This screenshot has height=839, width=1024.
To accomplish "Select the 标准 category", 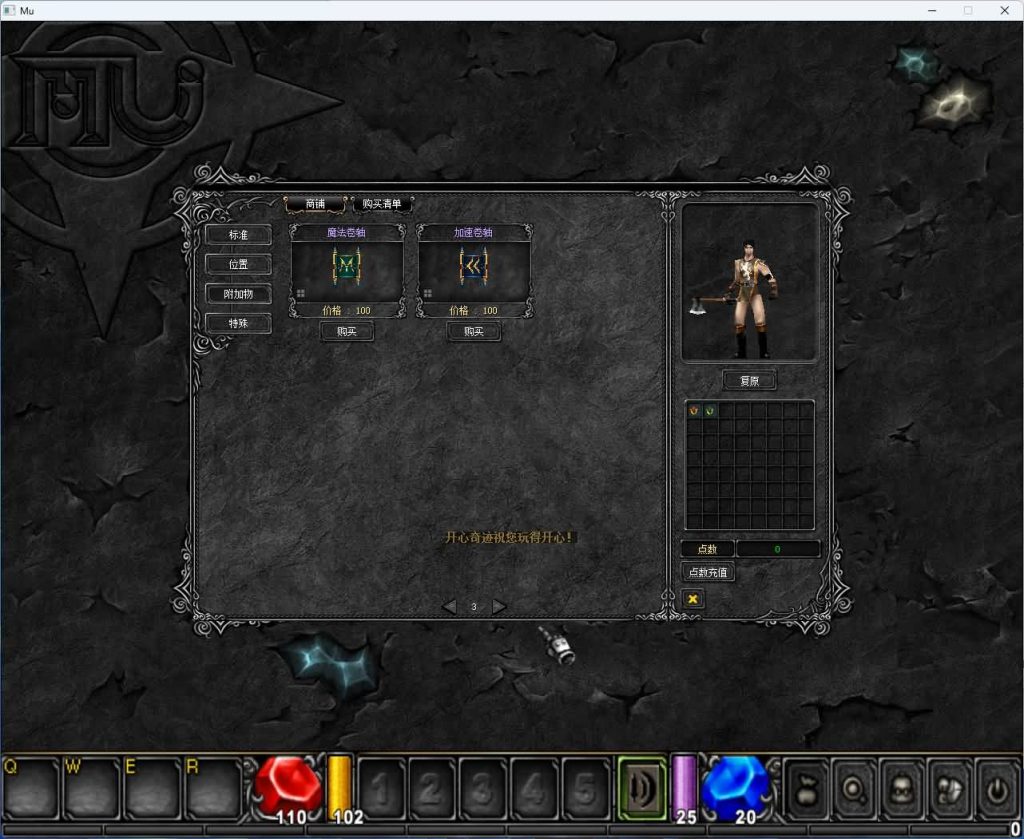I will pyautogui.click(x=238, y=235).
